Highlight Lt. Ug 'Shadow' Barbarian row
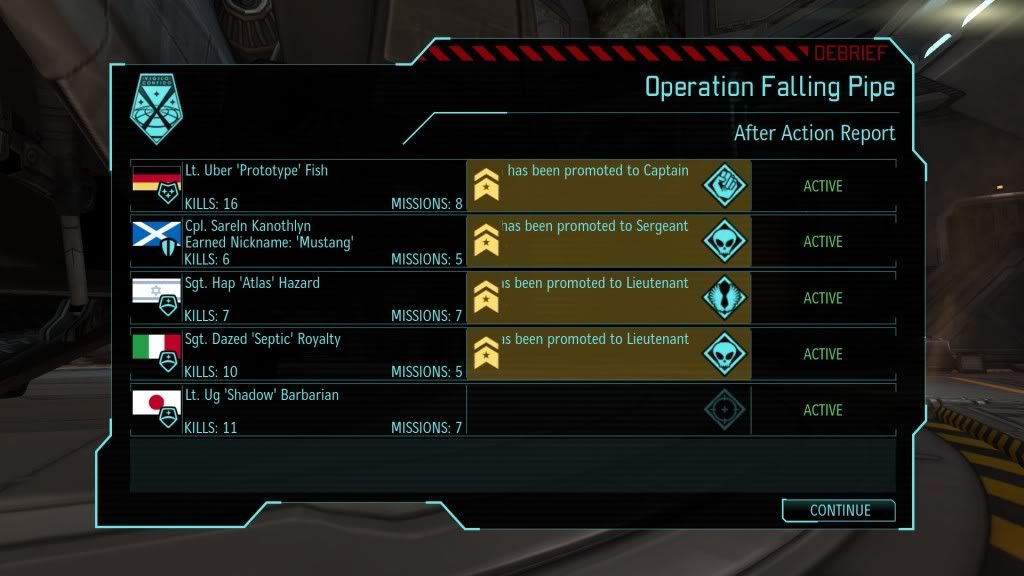Screen dimensions: 1024x576 [x=300, y=410]
